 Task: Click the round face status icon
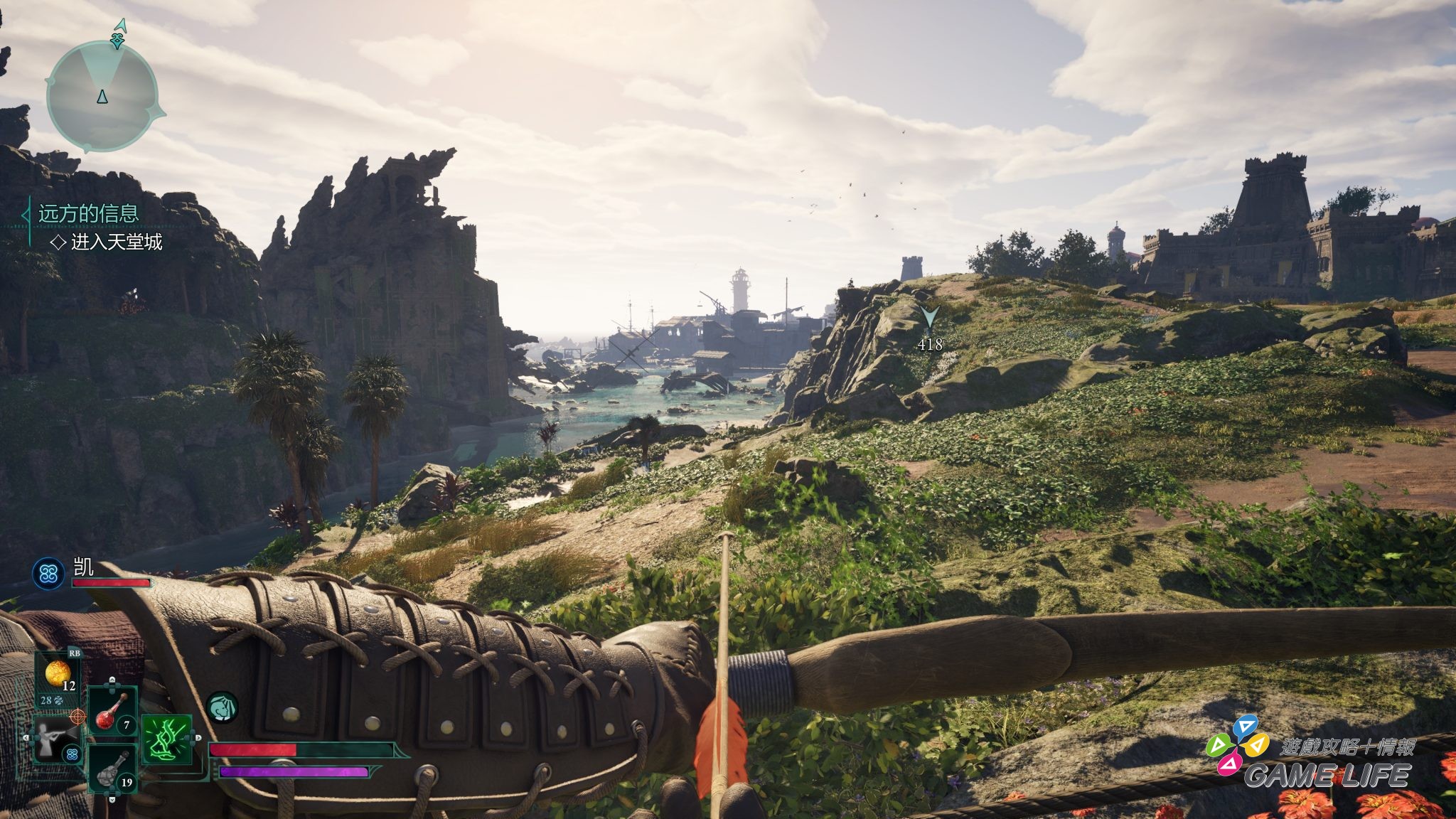click(222, 708)
